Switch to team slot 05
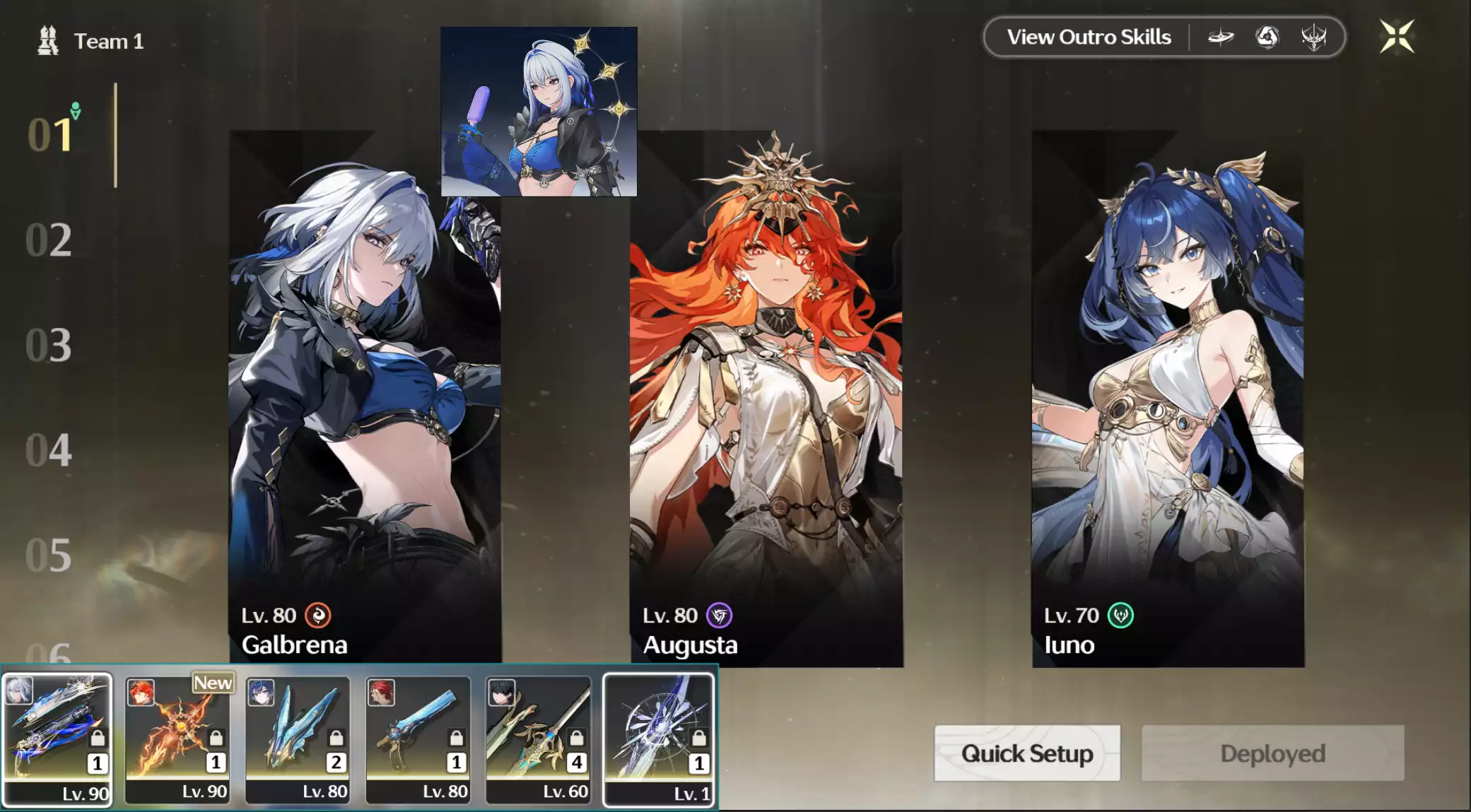Image resolution: width=1471 pixels, height=812 pixels. [x=48, y=555]
